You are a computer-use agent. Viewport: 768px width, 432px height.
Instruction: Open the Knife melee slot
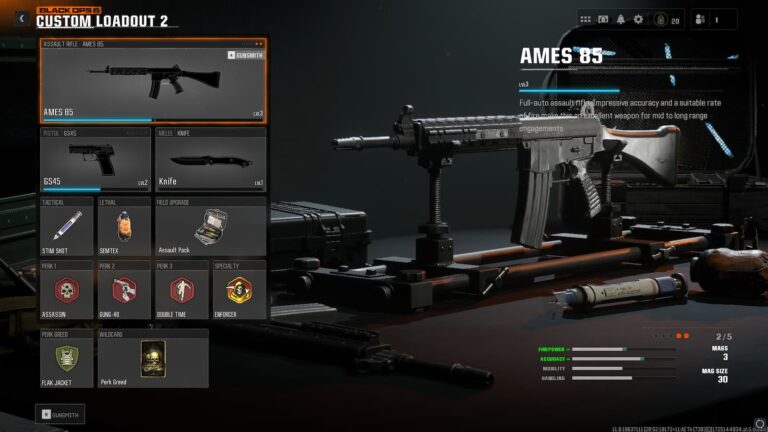[x=211, y=158]
